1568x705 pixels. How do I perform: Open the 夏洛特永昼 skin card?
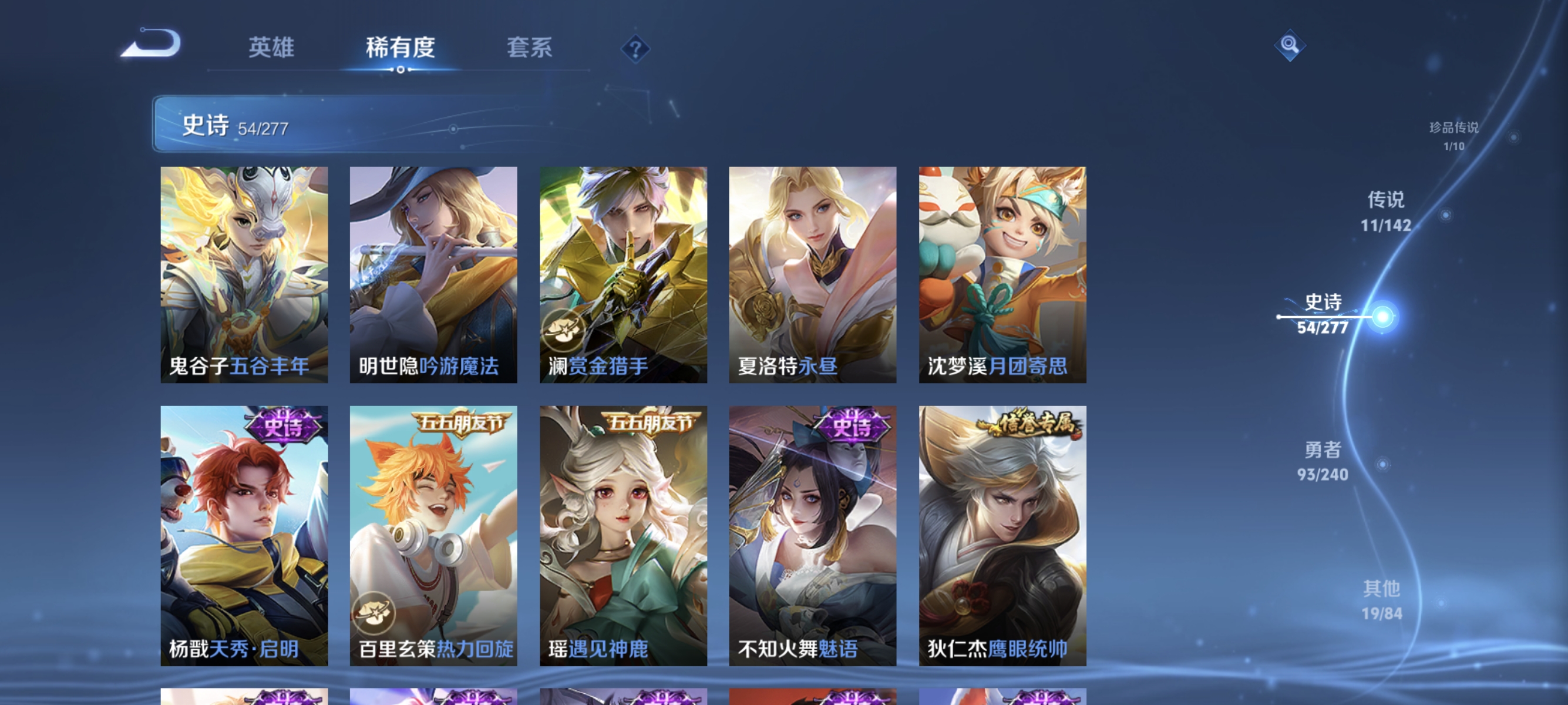pos(813,273)
